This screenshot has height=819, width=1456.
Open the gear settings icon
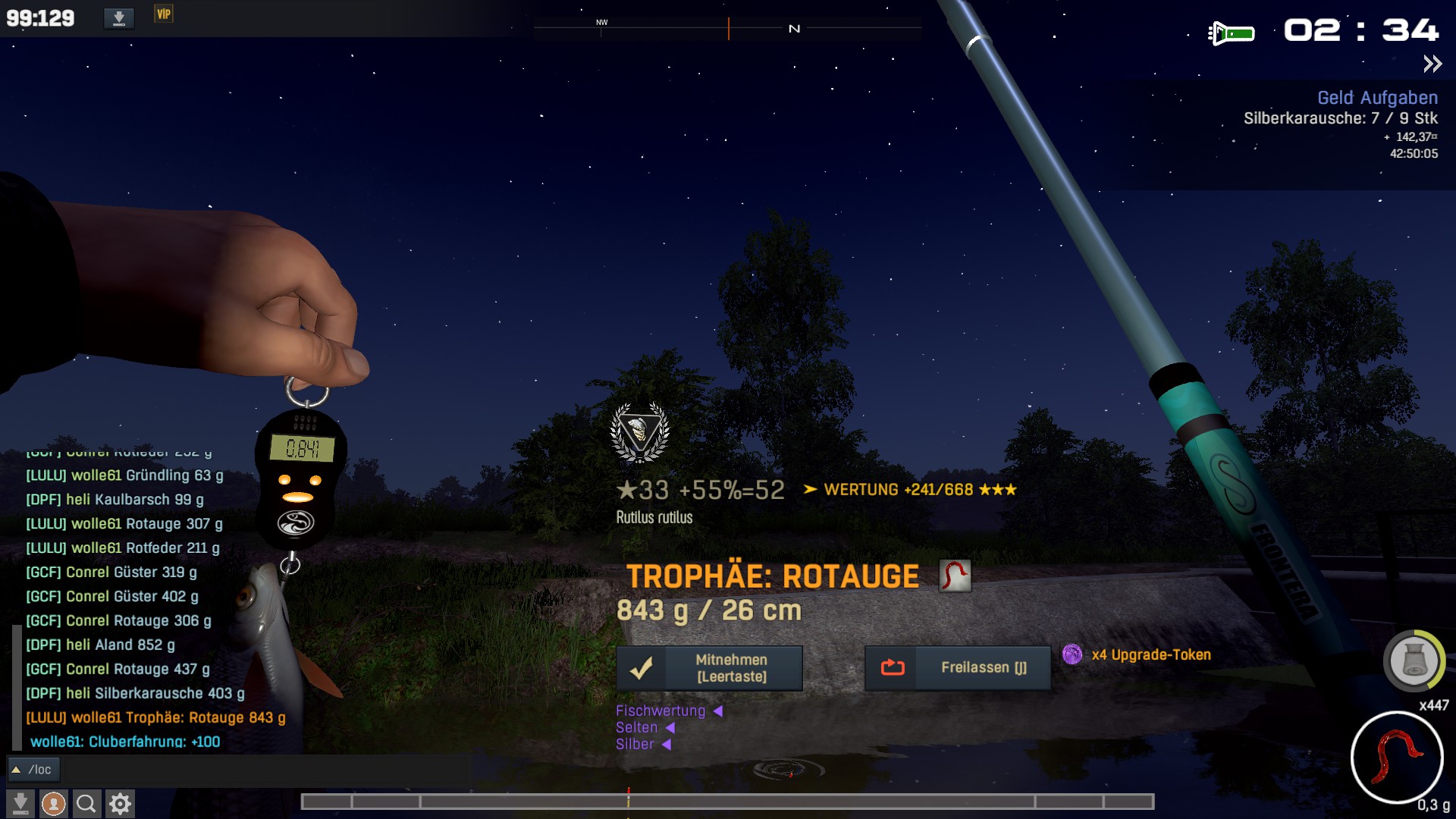click(x=120, y=803)
